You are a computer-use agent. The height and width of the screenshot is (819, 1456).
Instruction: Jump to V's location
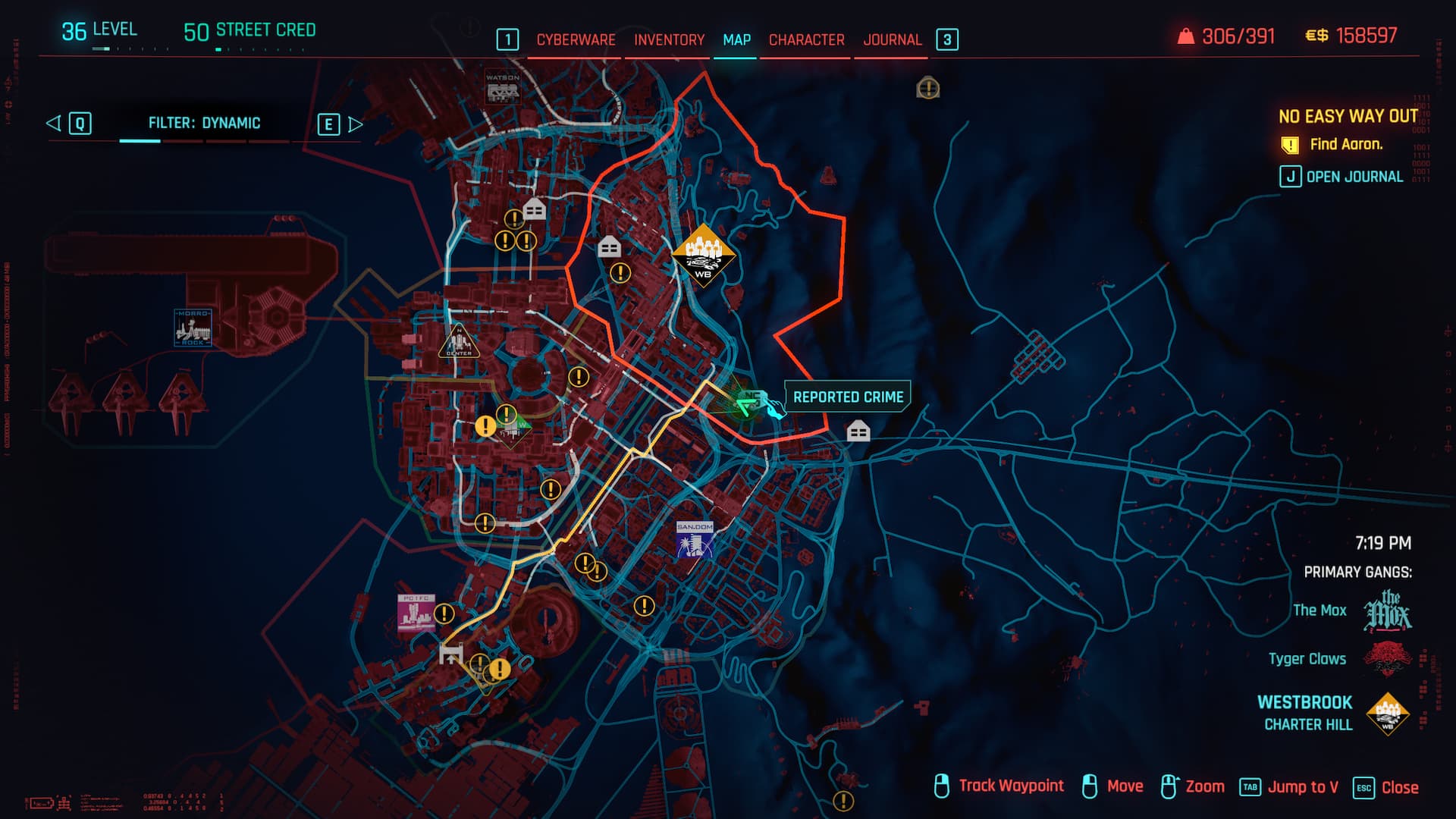coord(1289,787)
